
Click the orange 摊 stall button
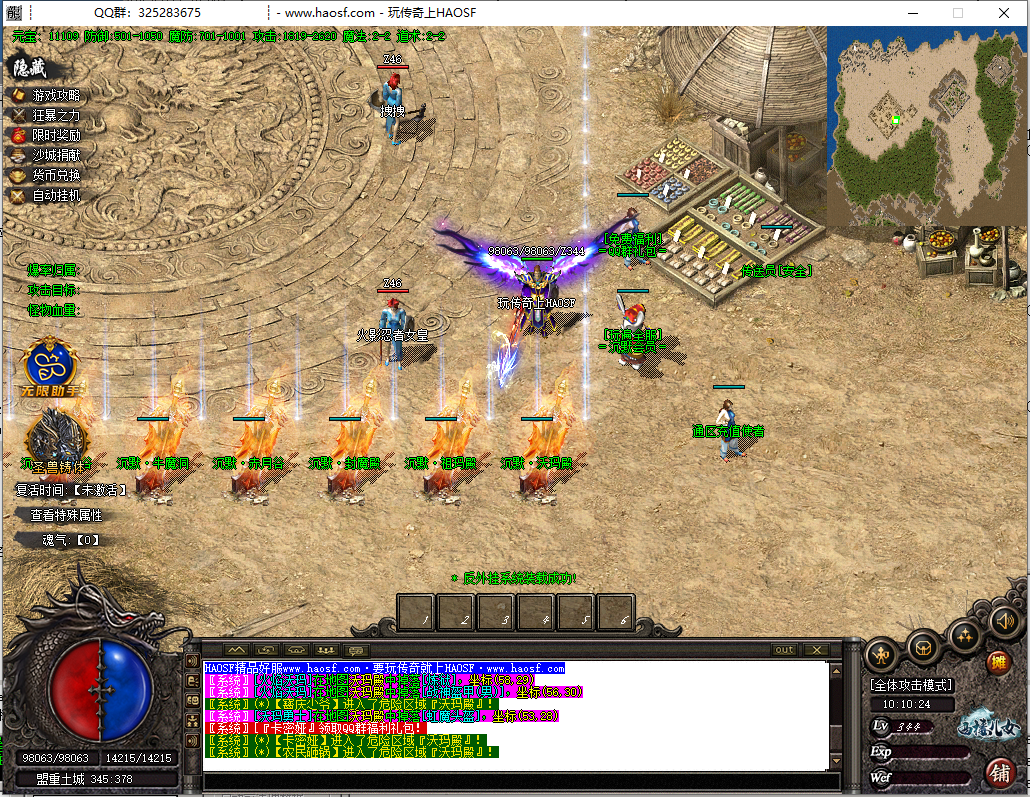(x=998, y=662)
